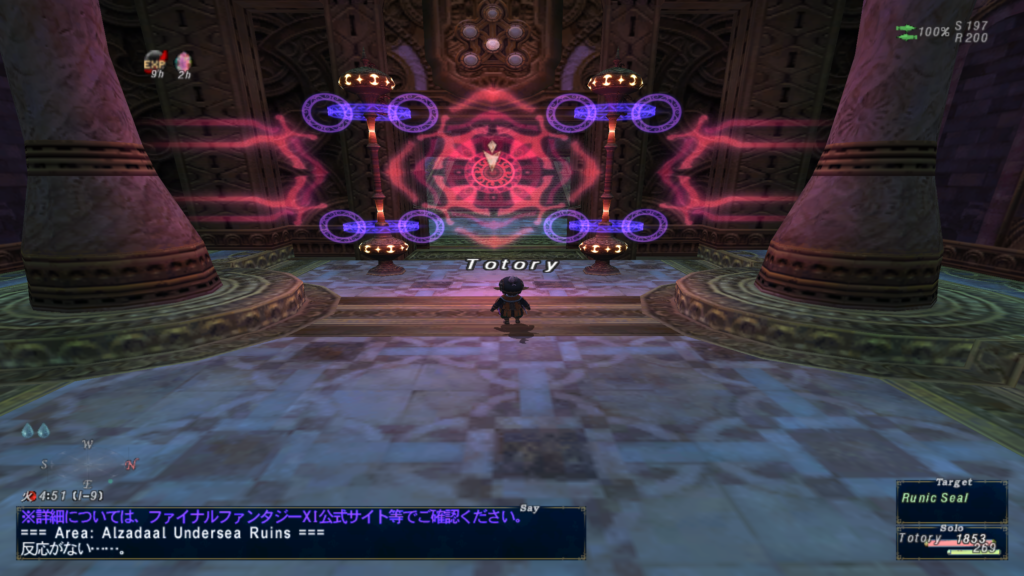Click the EXP bonus status icon
Screen dimensions: 1024x576
point(154,62)
